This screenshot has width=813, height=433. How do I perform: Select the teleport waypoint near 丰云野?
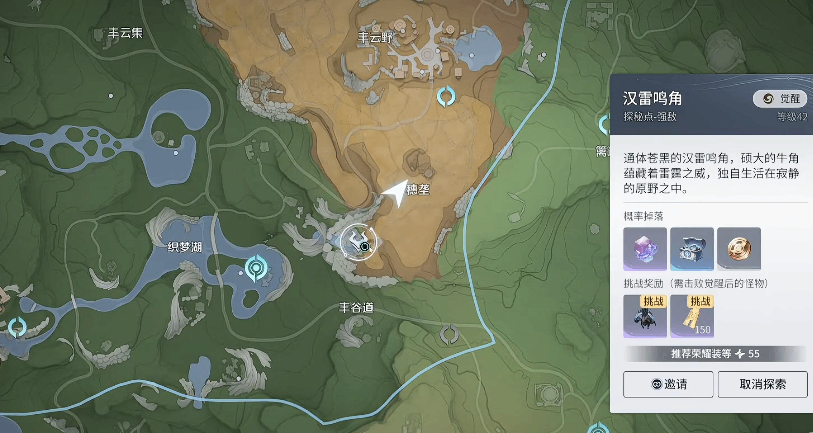tap(448, 96)
